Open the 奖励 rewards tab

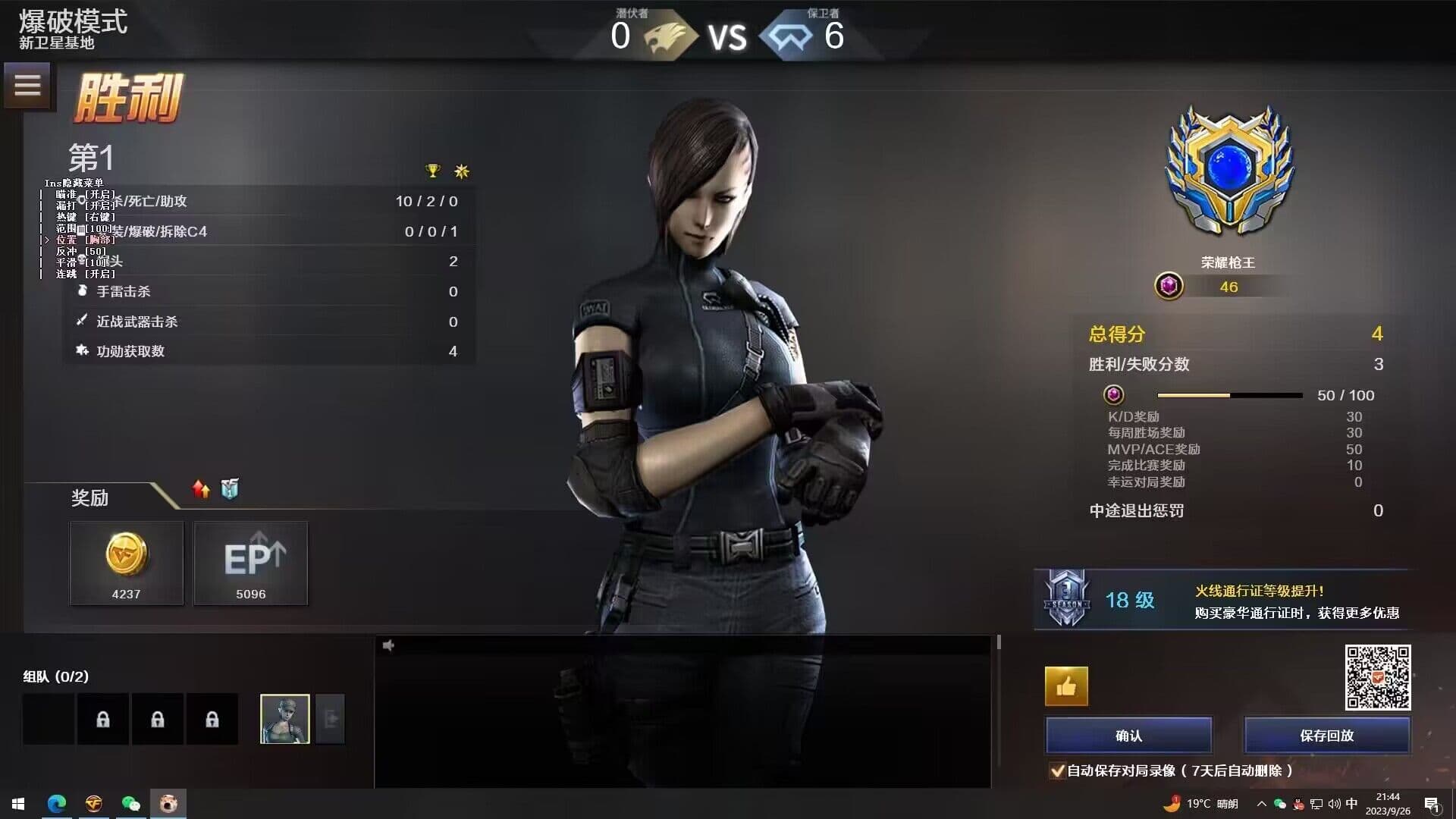(90, 497)
